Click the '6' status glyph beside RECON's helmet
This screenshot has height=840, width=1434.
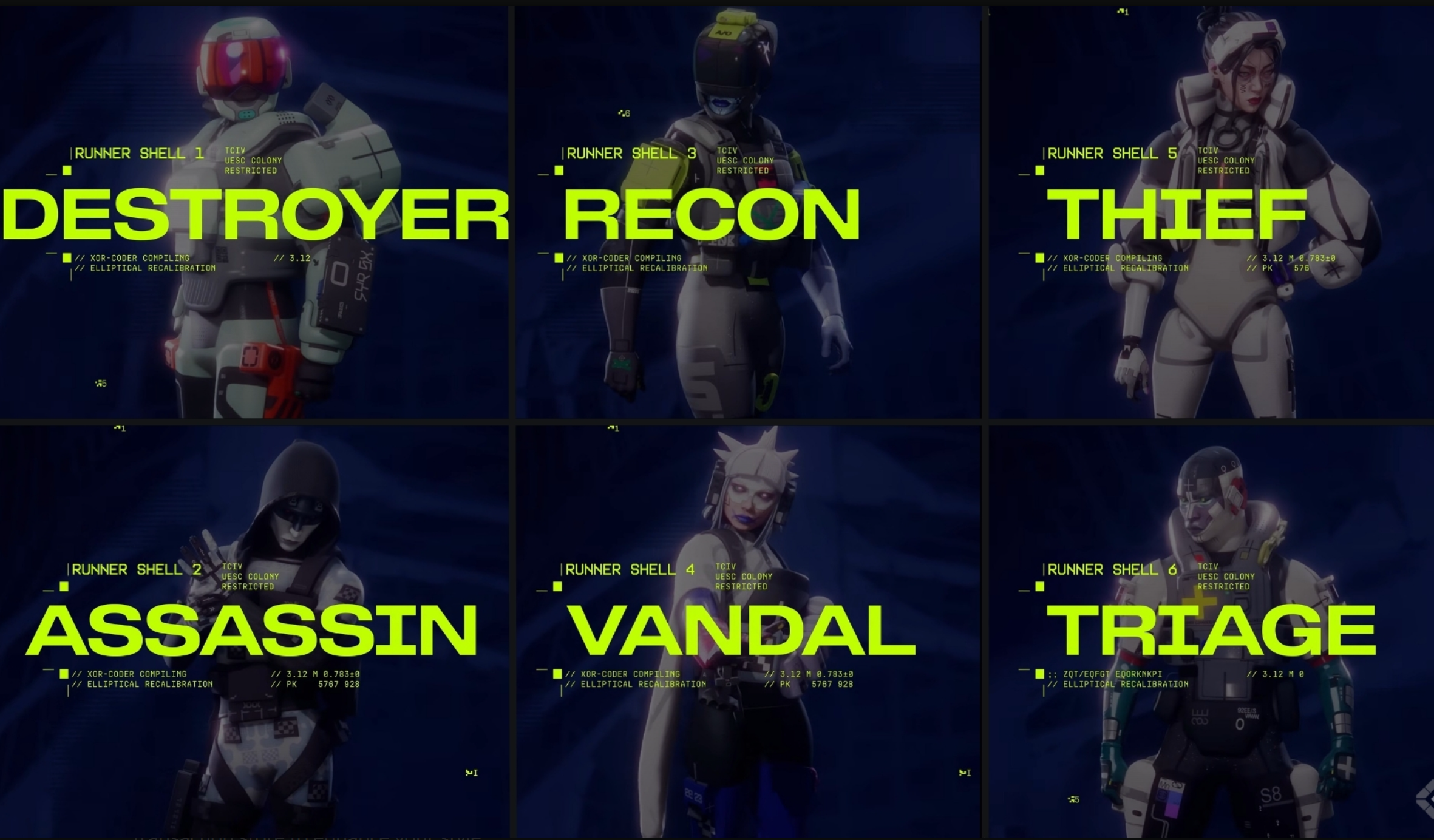coord(625,112)
